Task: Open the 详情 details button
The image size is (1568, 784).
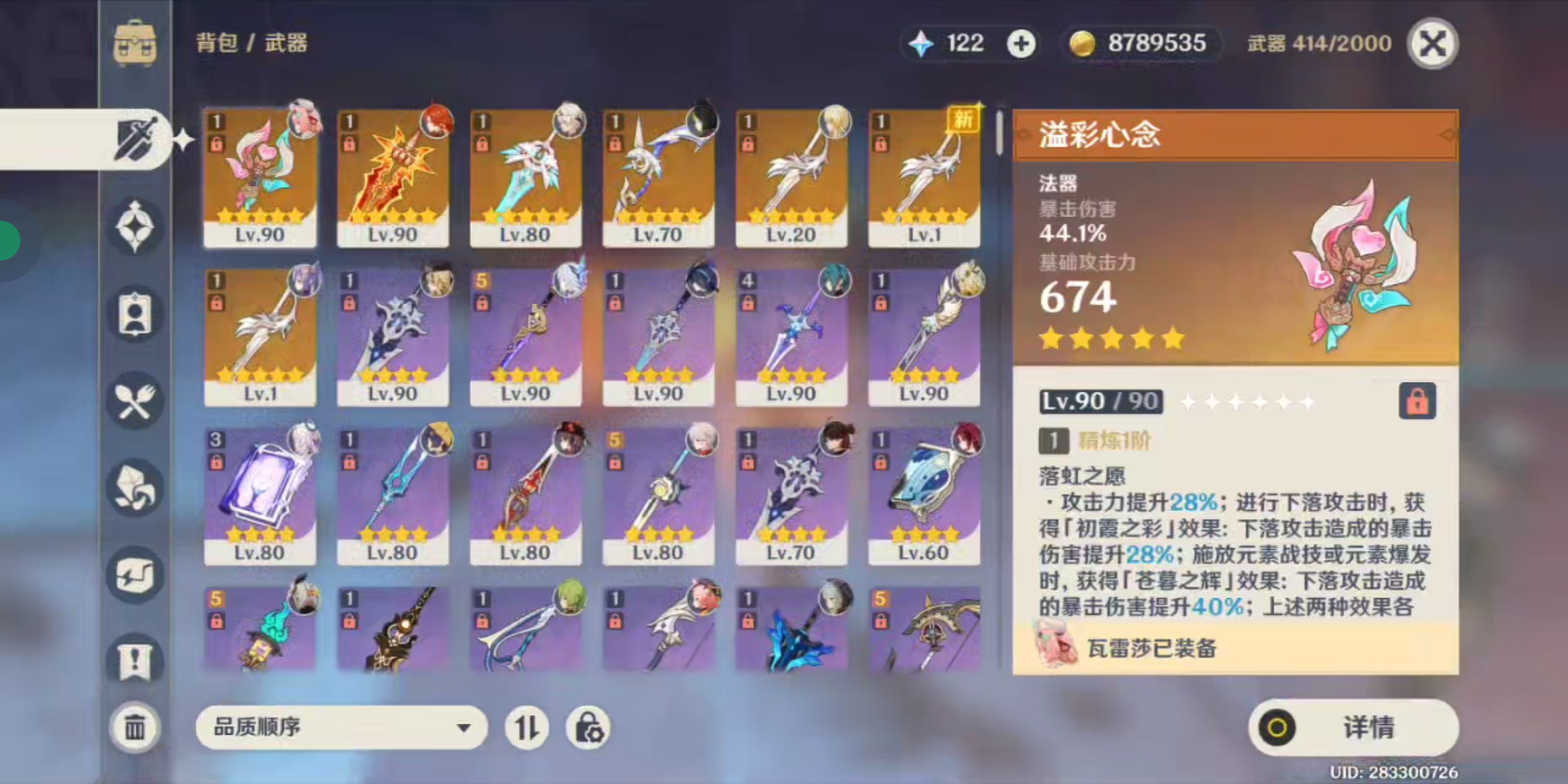Action: tap(1353, 727)
